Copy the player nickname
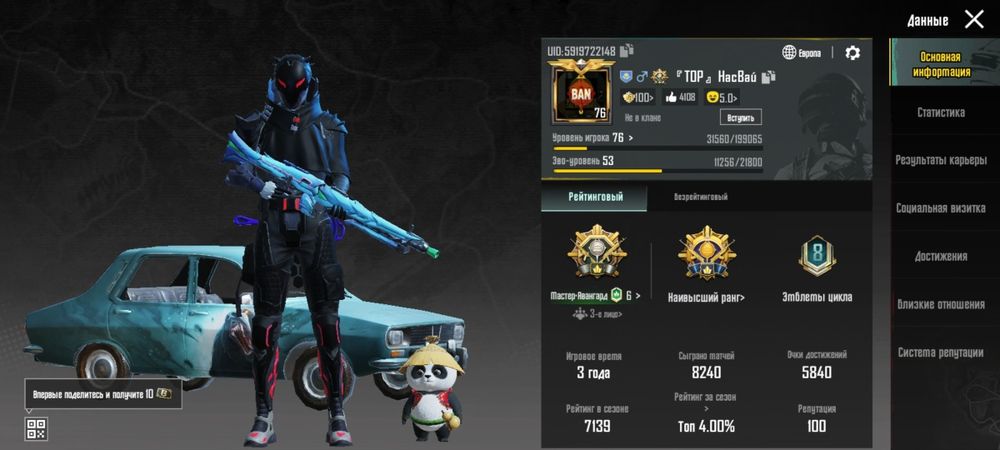 pyautogui.click(x=769, y=76)
